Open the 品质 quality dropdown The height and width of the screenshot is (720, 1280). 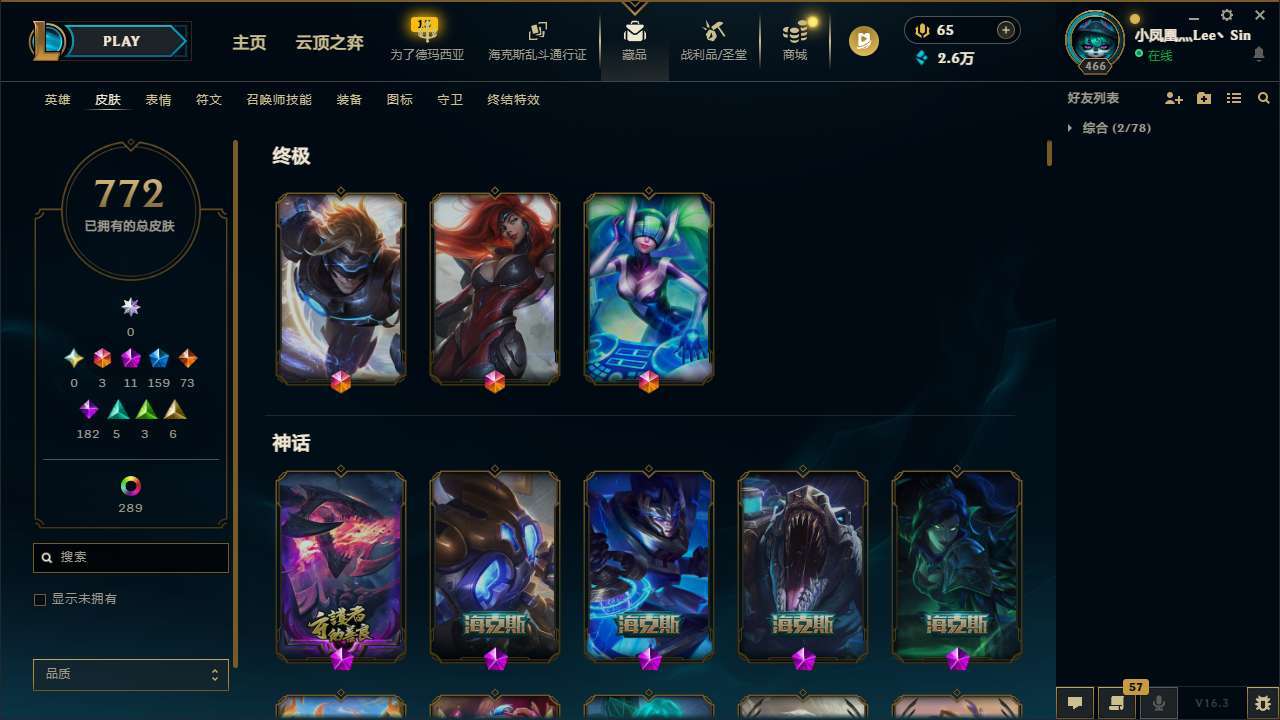pyautogui.click(x=130, y=674)
